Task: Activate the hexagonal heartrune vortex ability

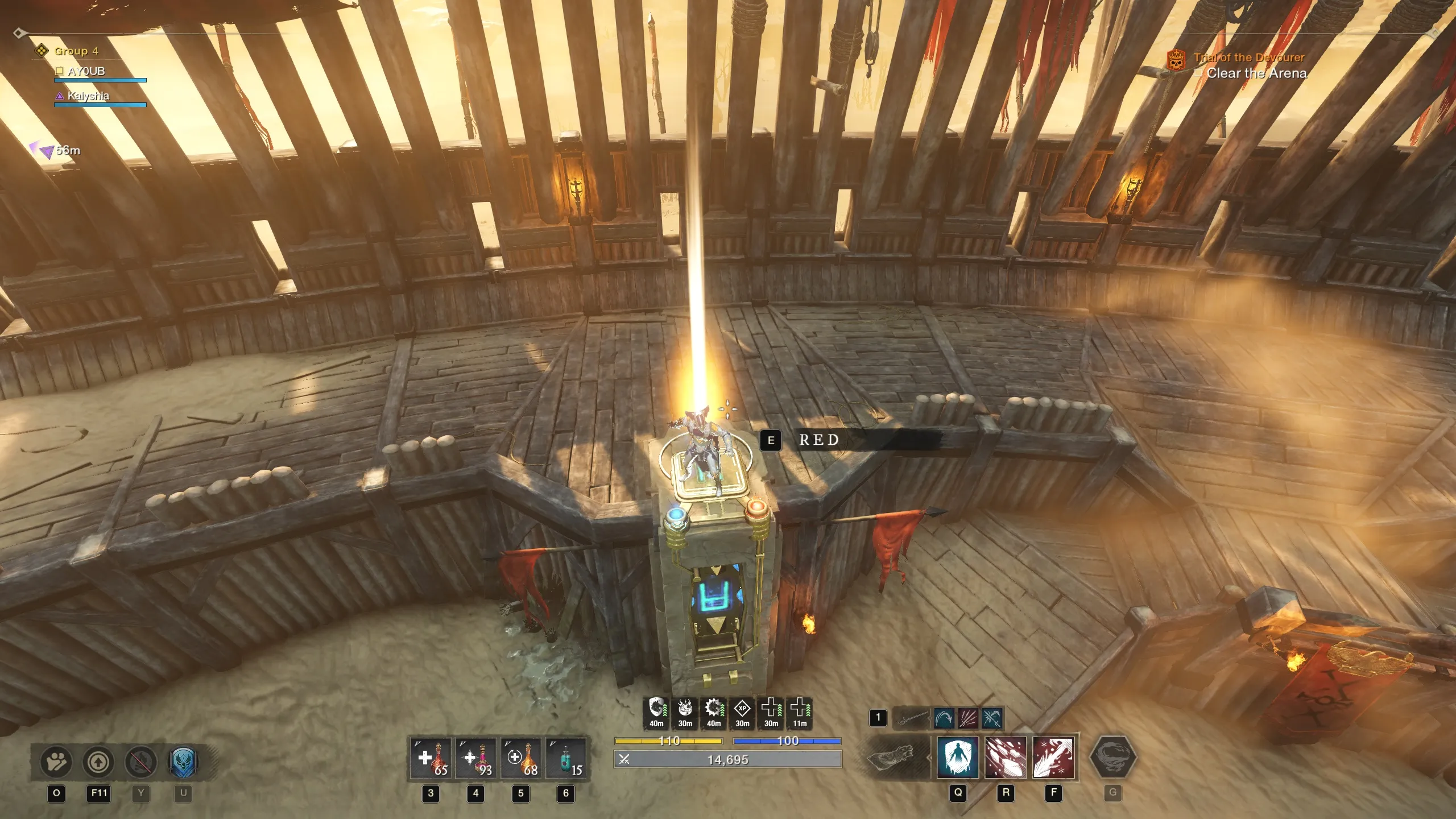Action: click(1112, 758)
